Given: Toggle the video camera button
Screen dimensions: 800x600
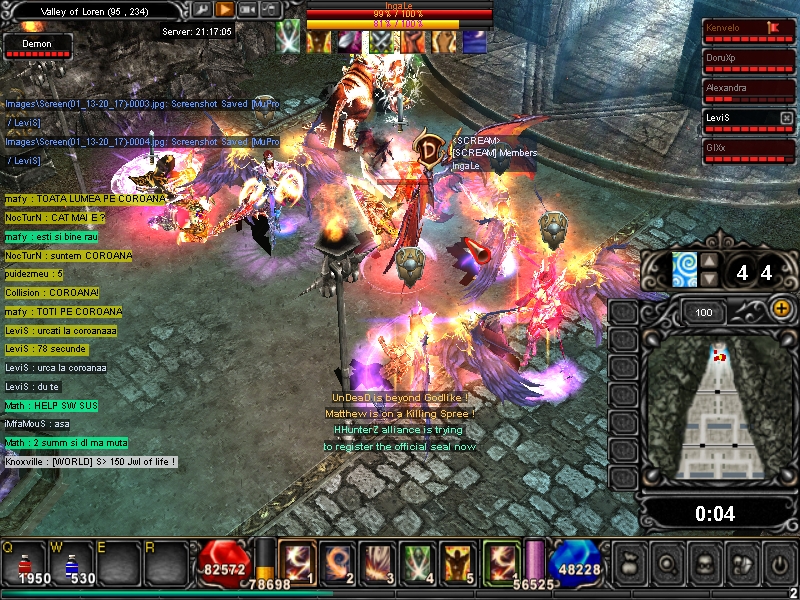Looking at the screenshot, I should click(x=248, y=9).
